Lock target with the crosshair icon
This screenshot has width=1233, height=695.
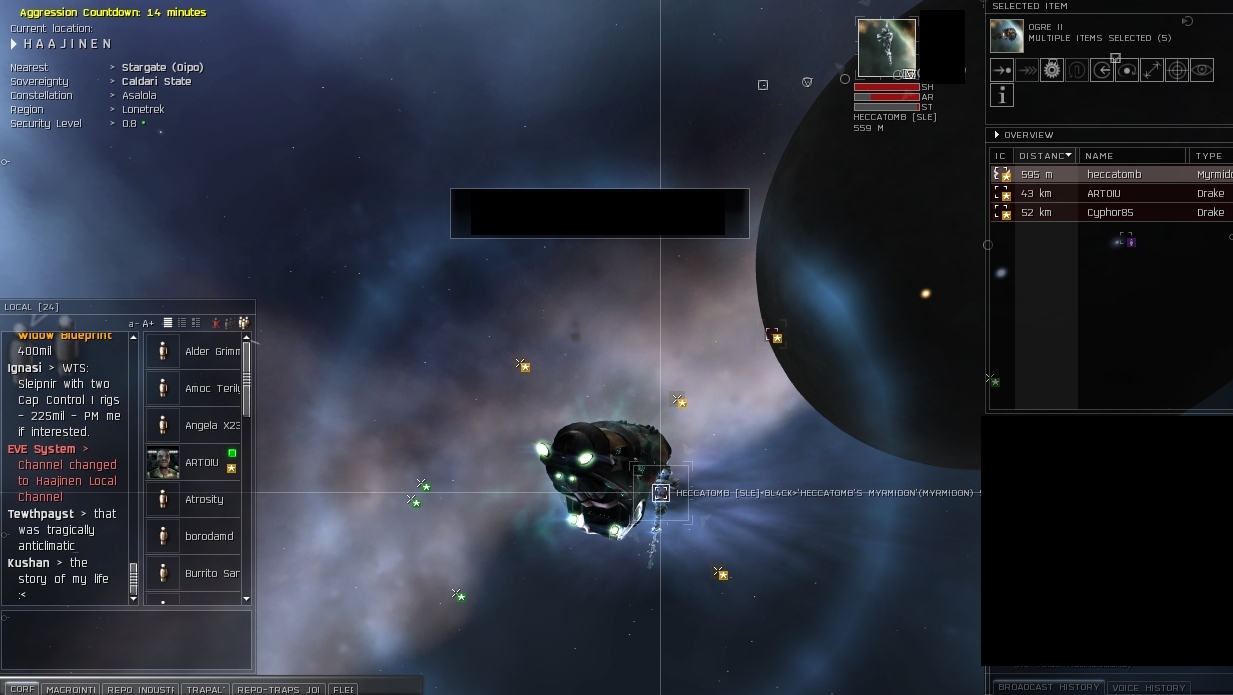pos(1177,70)
